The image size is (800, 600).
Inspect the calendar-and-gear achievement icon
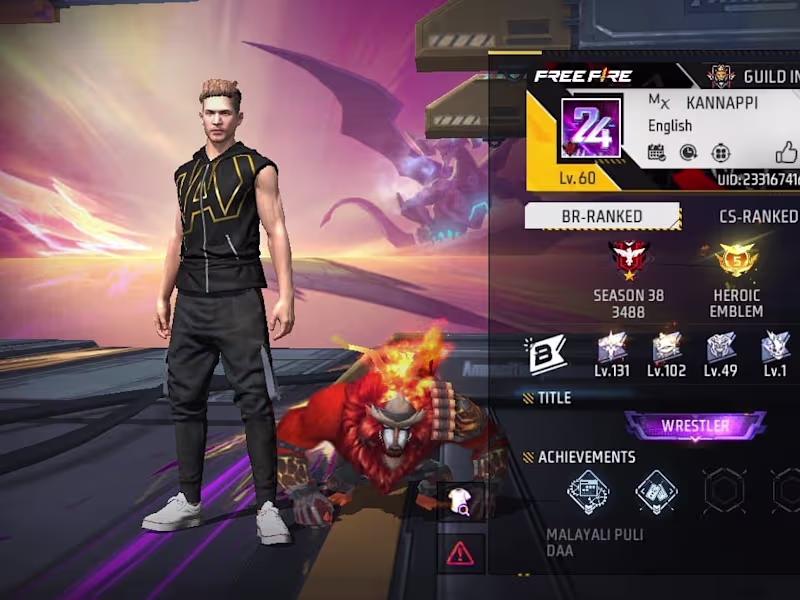coord(588,491)
